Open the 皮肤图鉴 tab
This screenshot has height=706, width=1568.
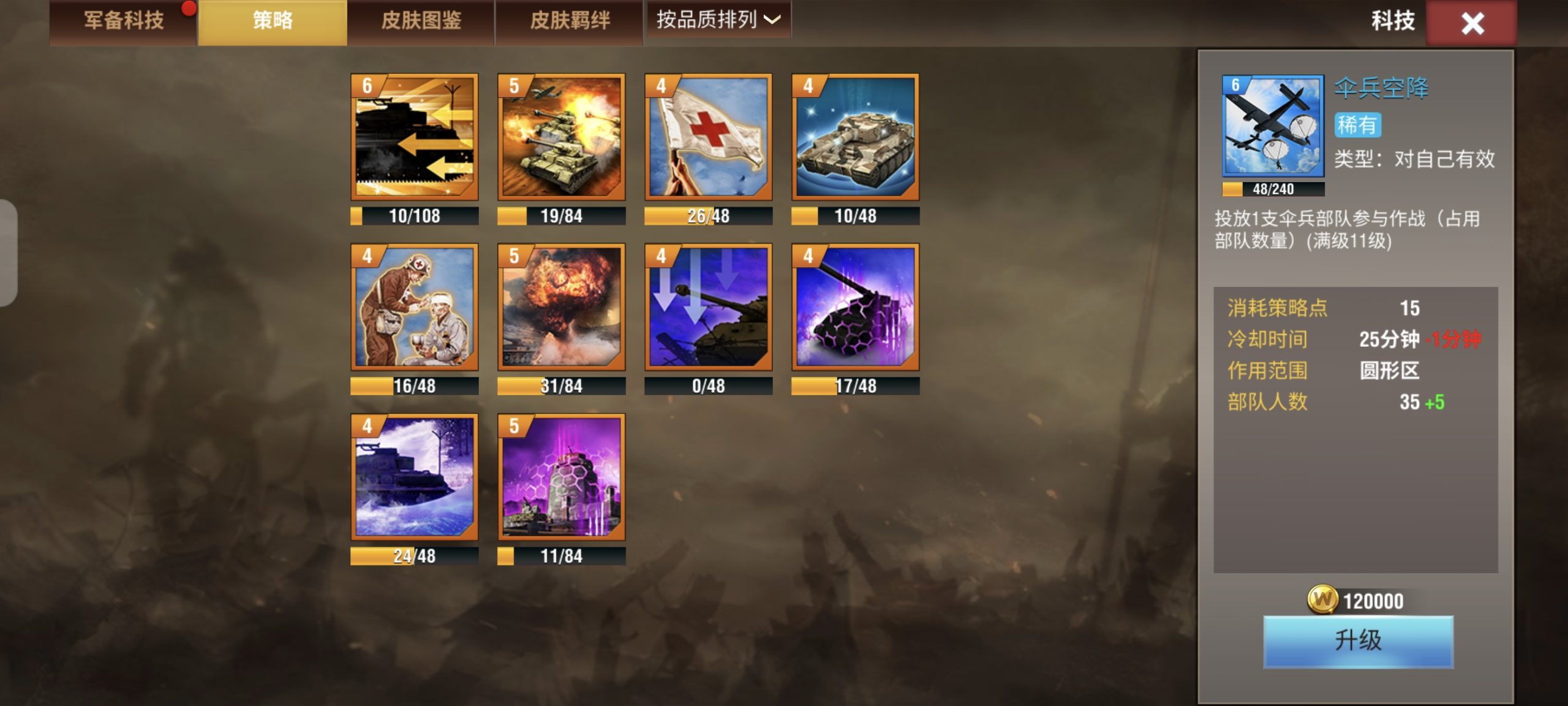tap(423, 20)
